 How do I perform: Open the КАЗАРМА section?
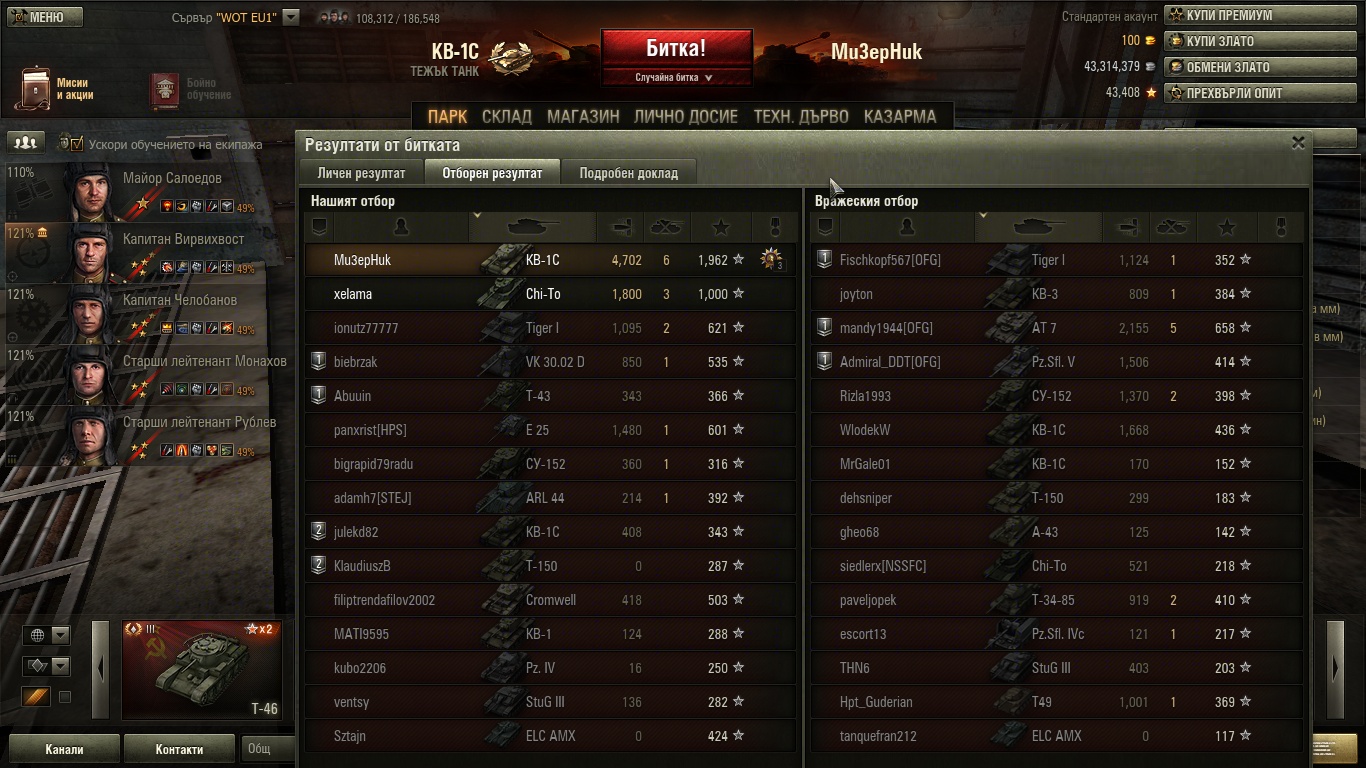coord(900,117)
